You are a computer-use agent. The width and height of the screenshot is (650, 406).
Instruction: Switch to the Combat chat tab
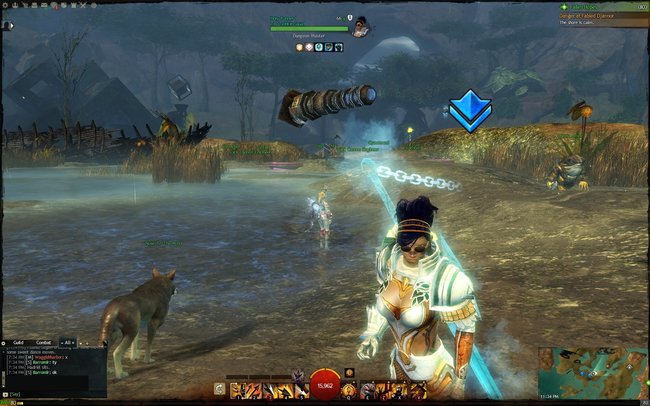pyautogui.click(x=45, y=342)
